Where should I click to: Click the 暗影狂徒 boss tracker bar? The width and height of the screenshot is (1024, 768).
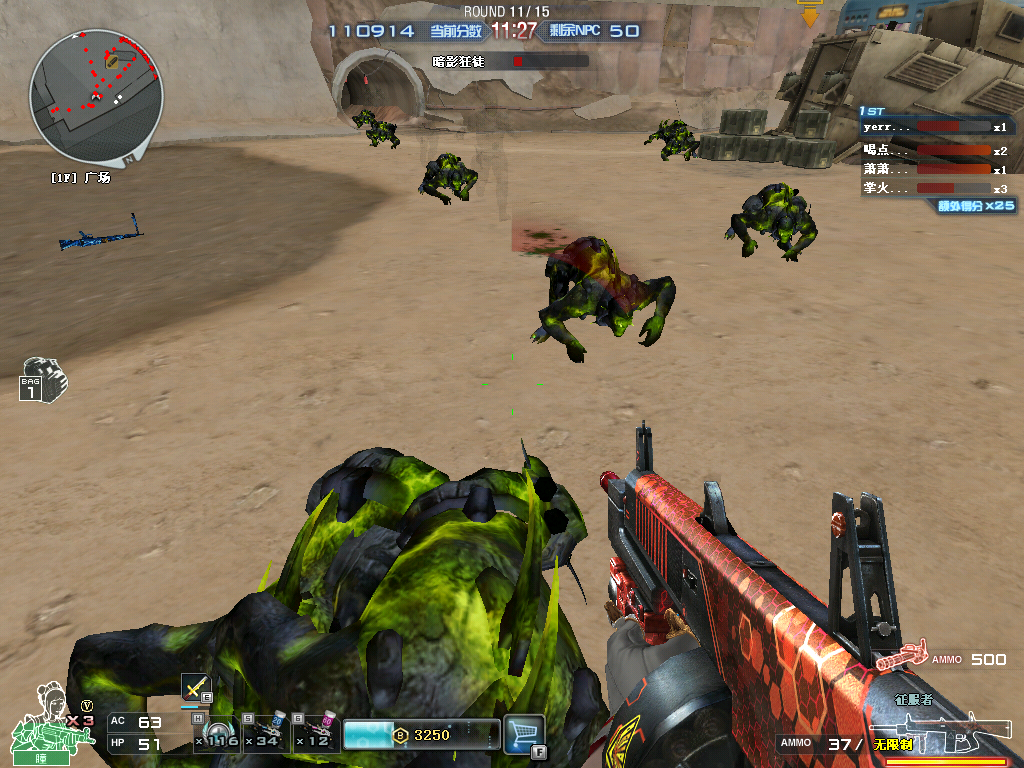tap(509, 61)
